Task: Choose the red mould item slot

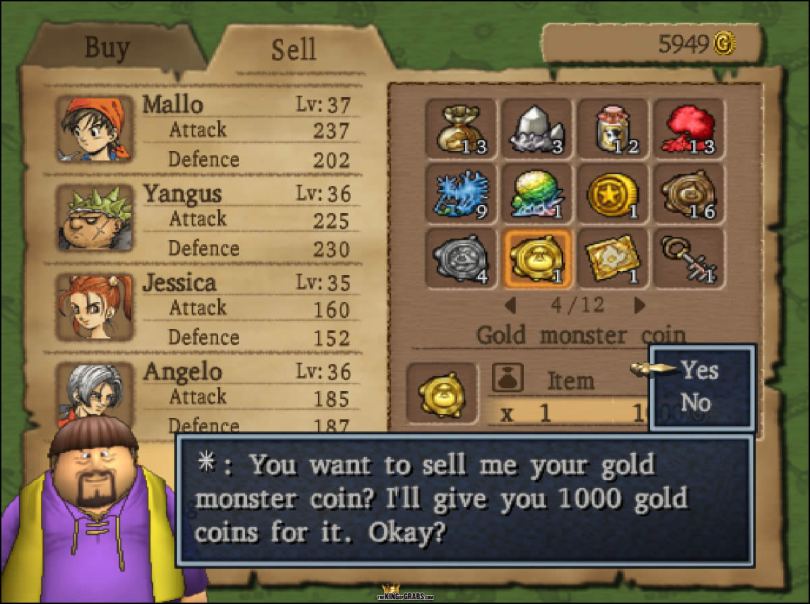Action: coord(689,128)
